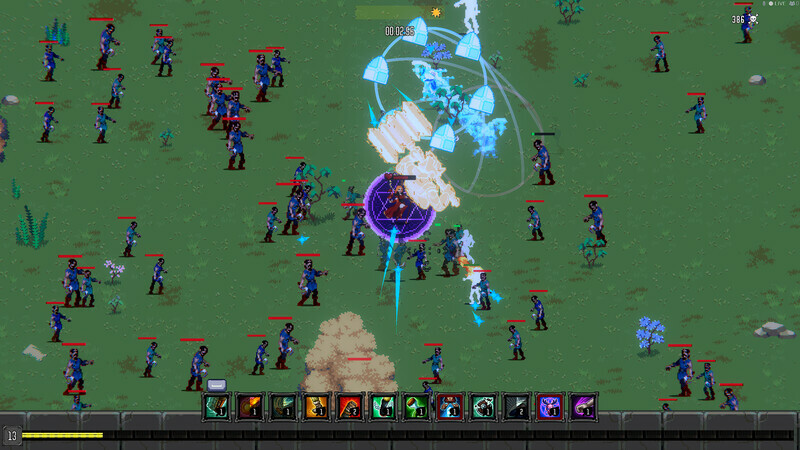This screenshot has height=450, width=800.
Task: Activate the red-framed blue ice skill
Action: coord(449,406)
